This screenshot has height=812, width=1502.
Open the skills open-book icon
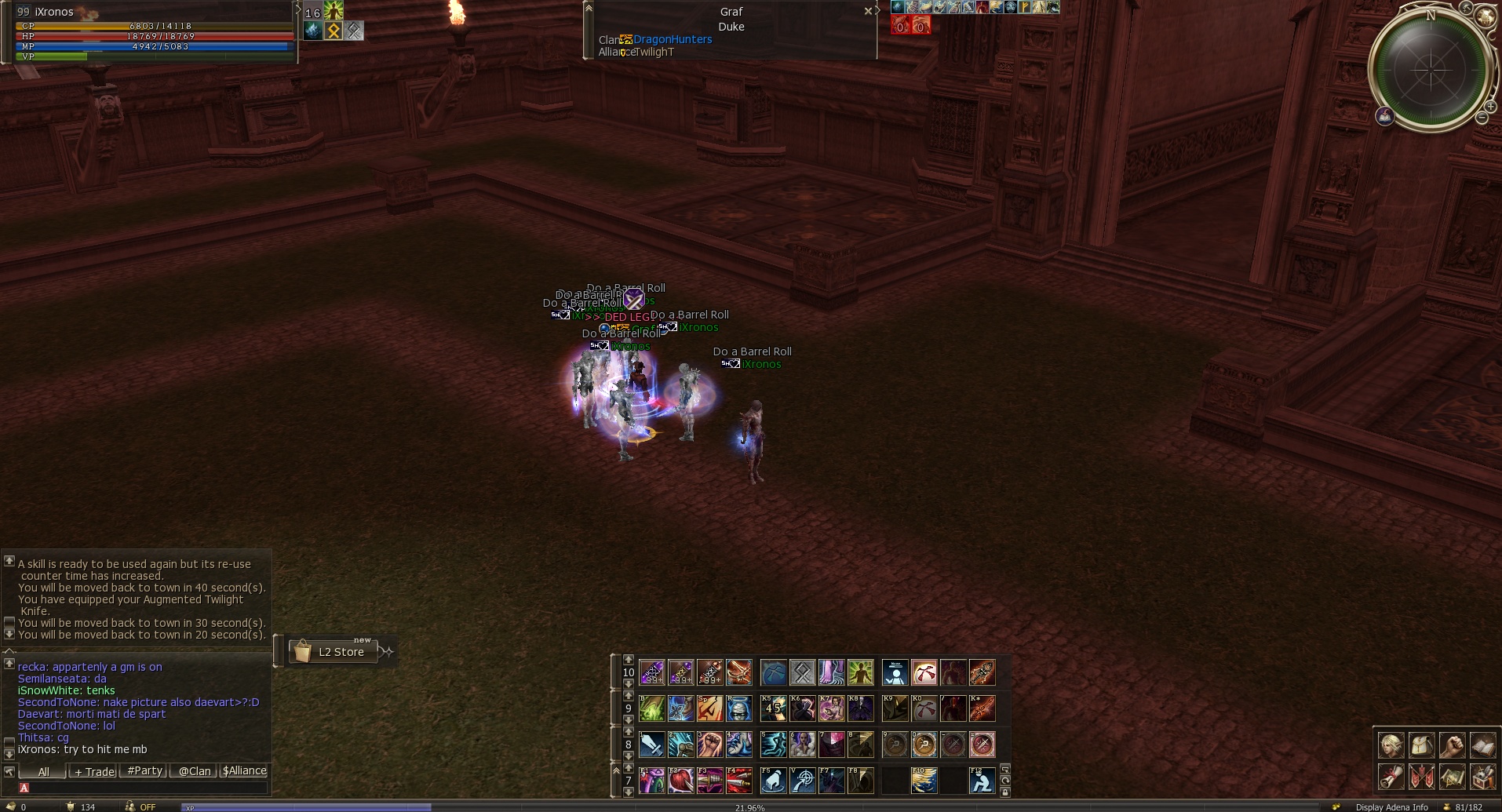1482,745
